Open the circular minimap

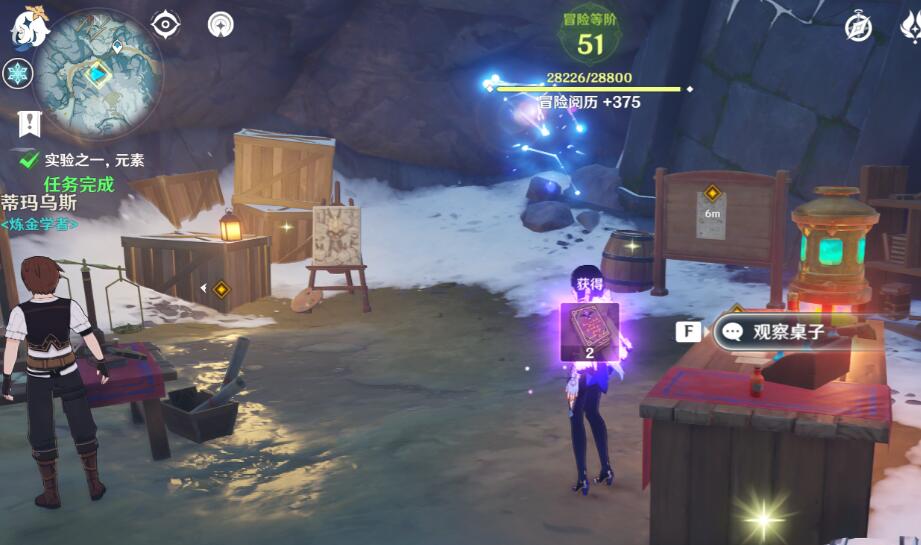(97, 74)
